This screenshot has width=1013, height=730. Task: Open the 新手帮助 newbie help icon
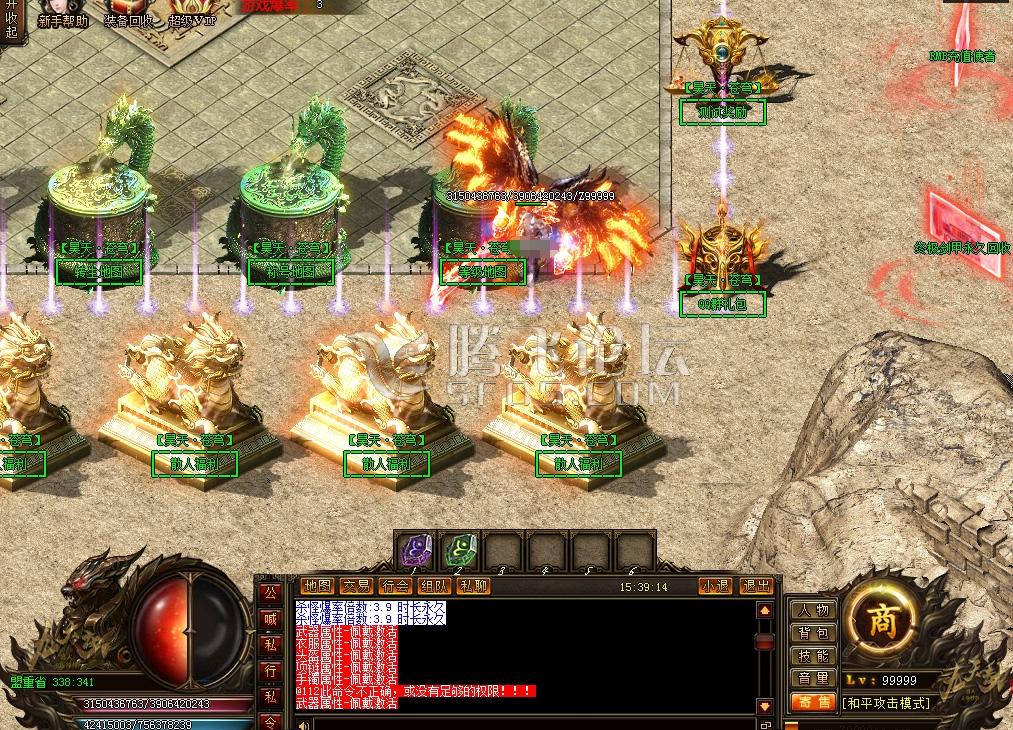[61, 14]
